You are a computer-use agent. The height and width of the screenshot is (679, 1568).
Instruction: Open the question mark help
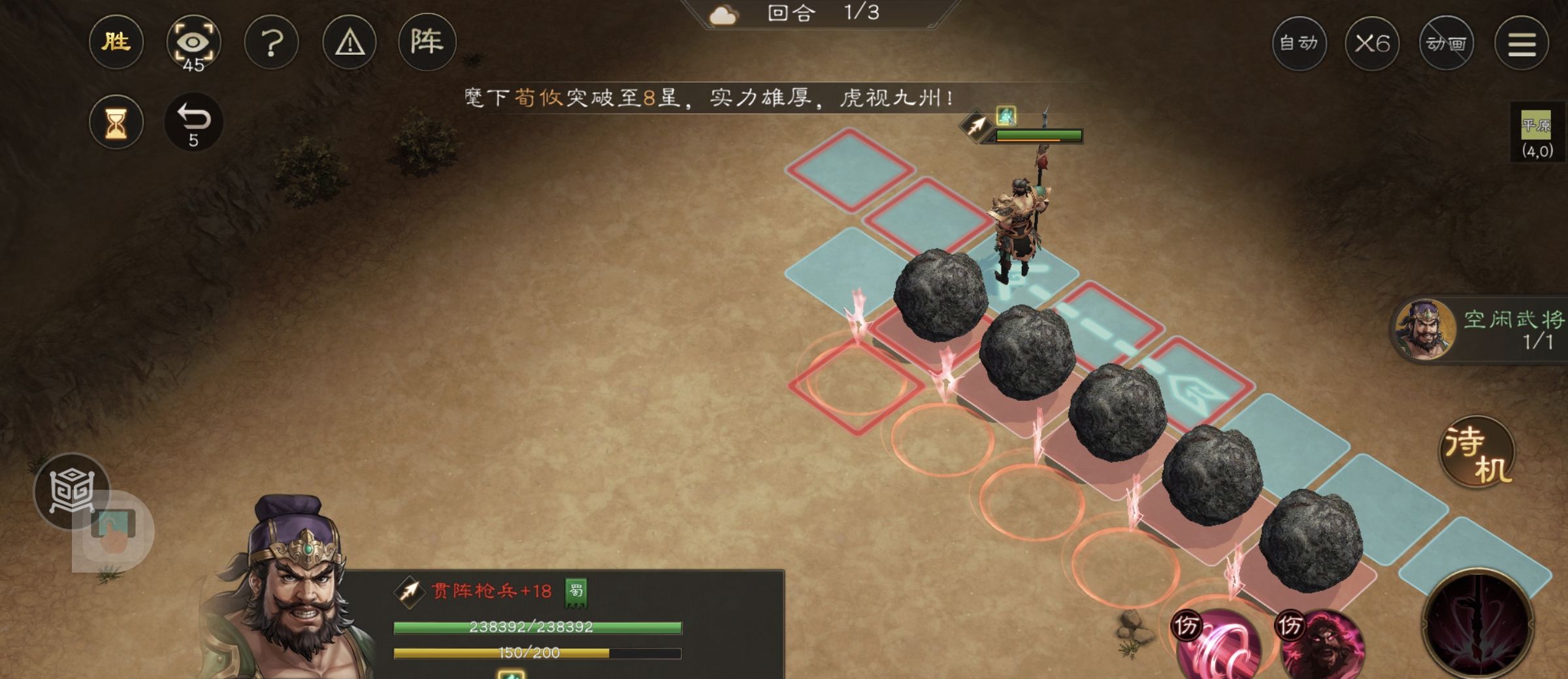271,43
